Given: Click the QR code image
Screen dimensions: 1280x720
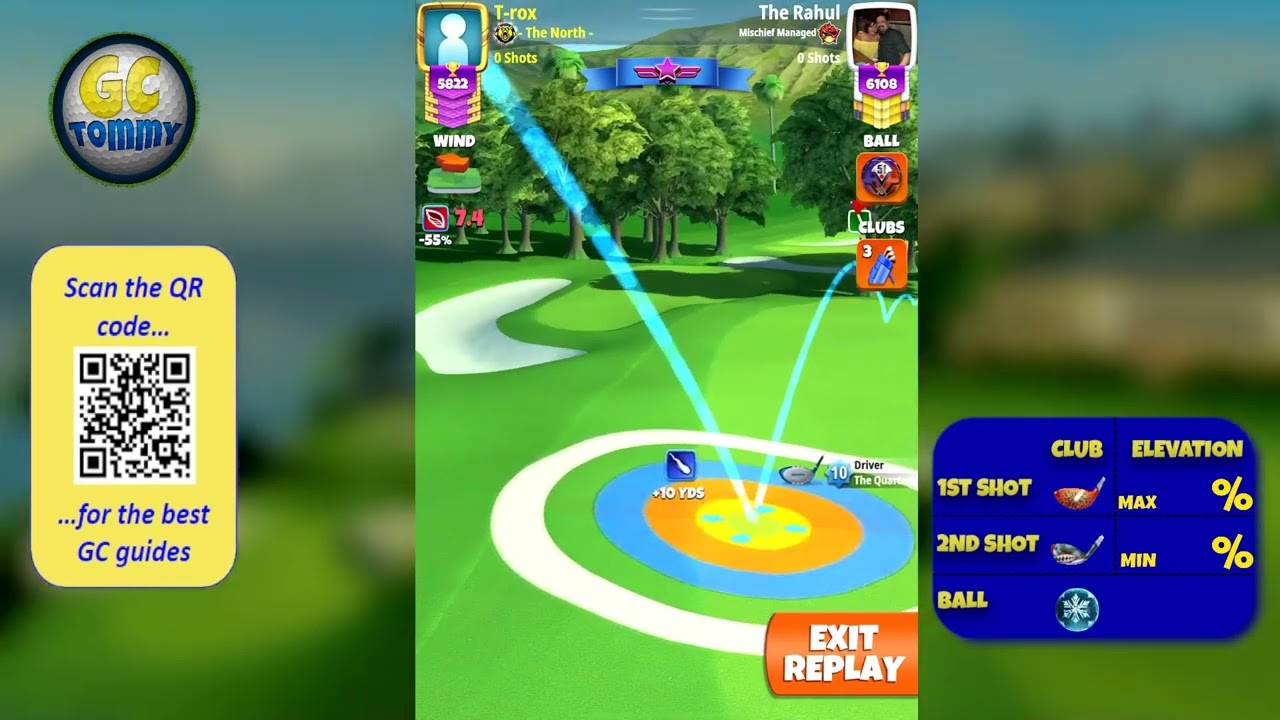Looking at the screenshot, I should click(x=134, y=415).
